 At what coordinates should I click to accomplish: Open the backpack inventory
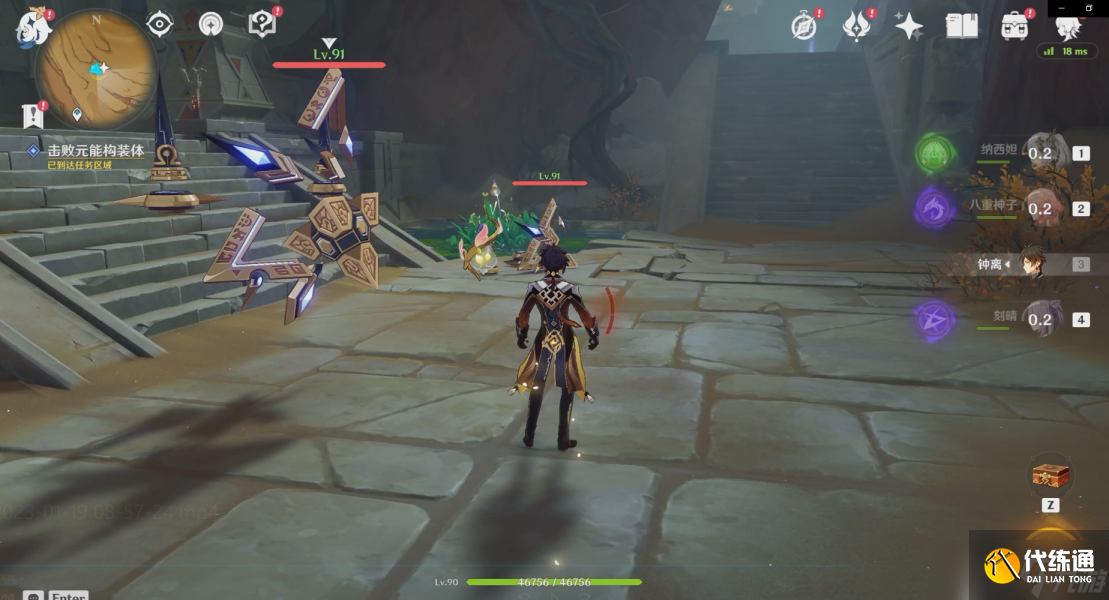pyautogui.click(x=1016, y=26)
